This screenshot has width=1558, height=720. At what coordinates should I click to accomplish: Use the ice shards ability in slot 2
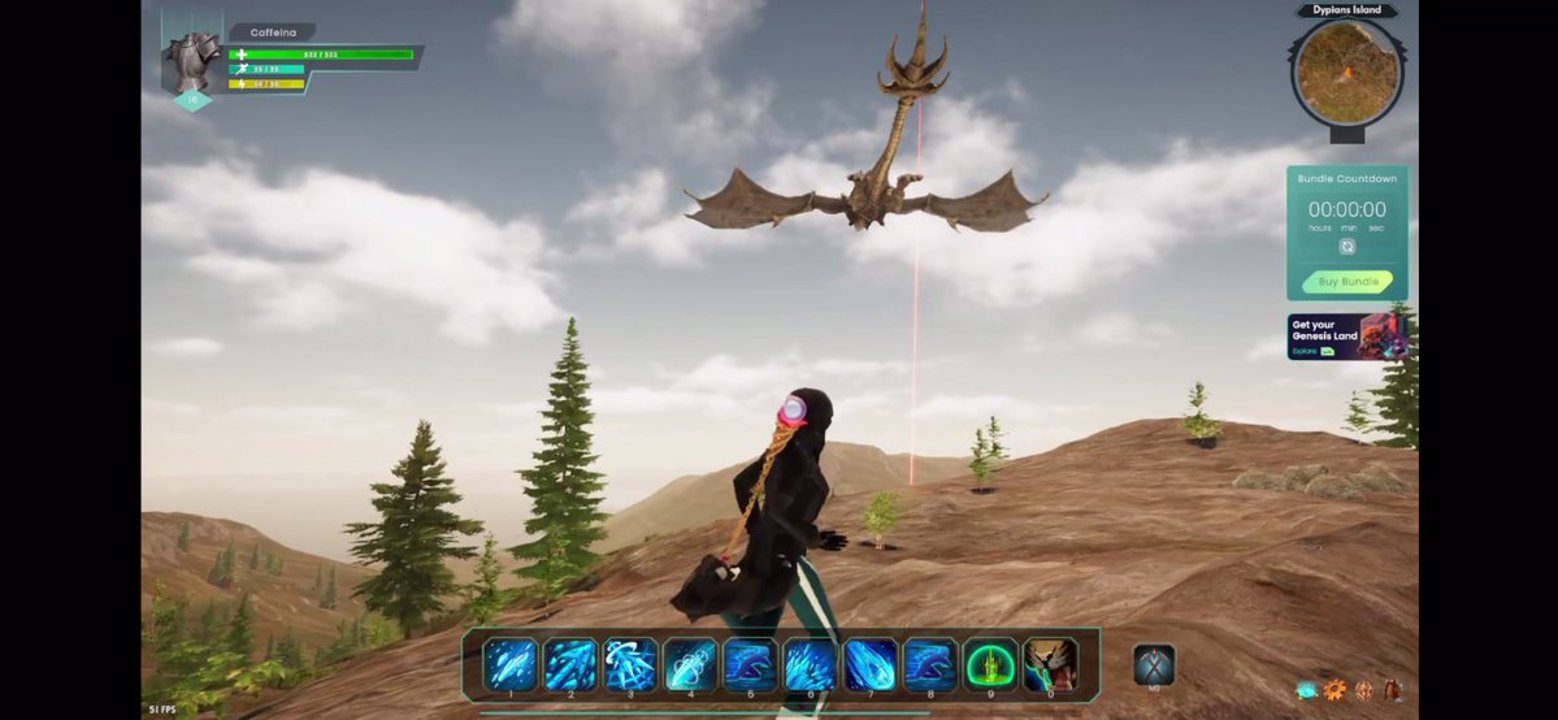pos(570,664)
